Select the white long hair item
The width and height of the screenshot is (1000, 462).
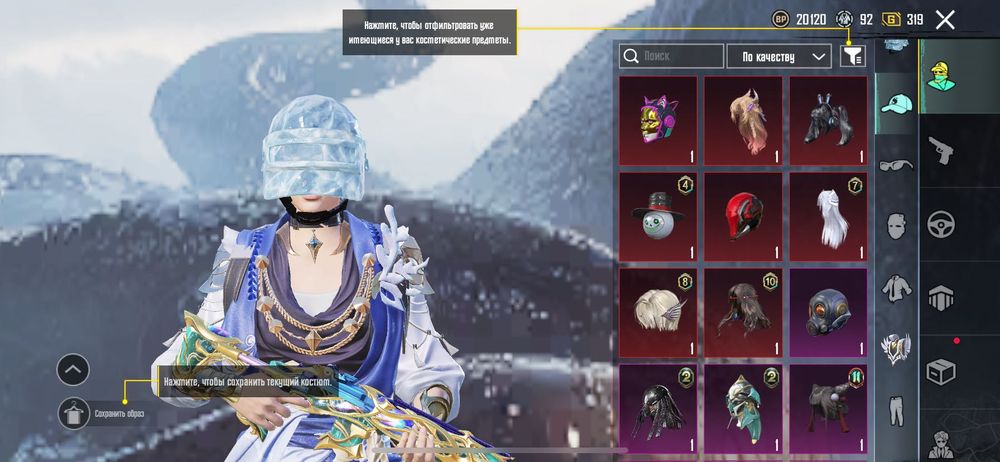coord(828,216)
